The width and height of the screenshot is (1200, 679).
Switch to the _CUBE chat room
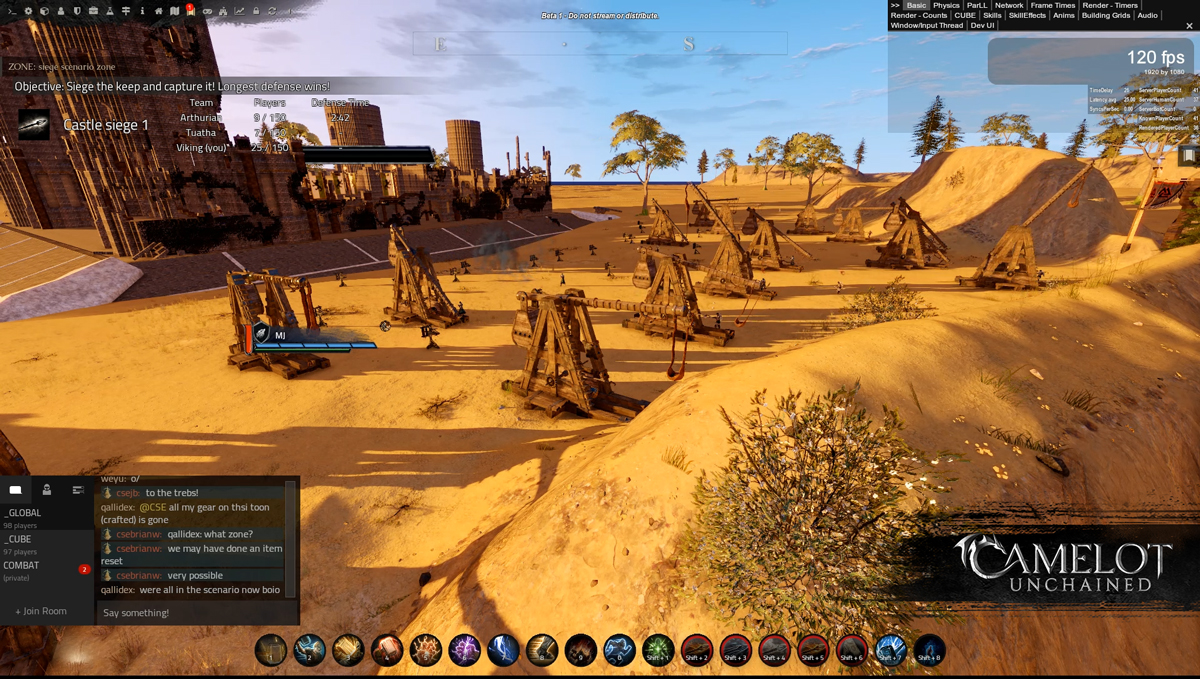click(x=19, y=539)
